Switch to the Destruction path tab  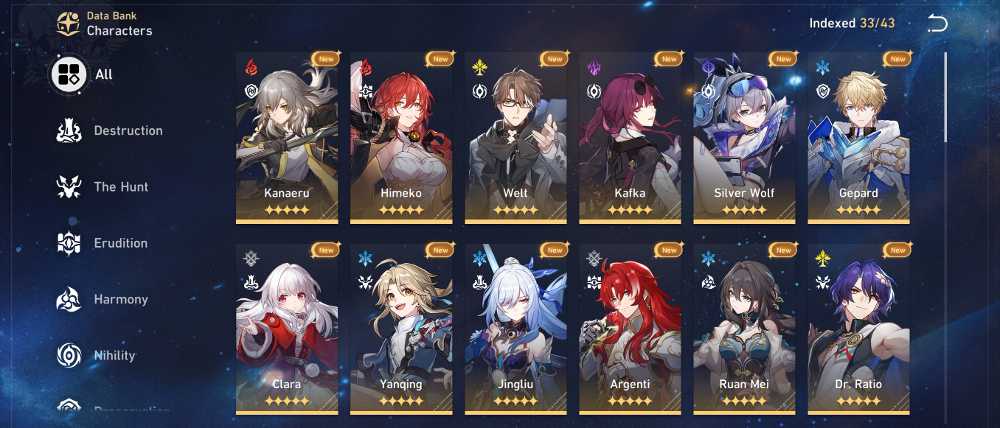pos(110,131)
